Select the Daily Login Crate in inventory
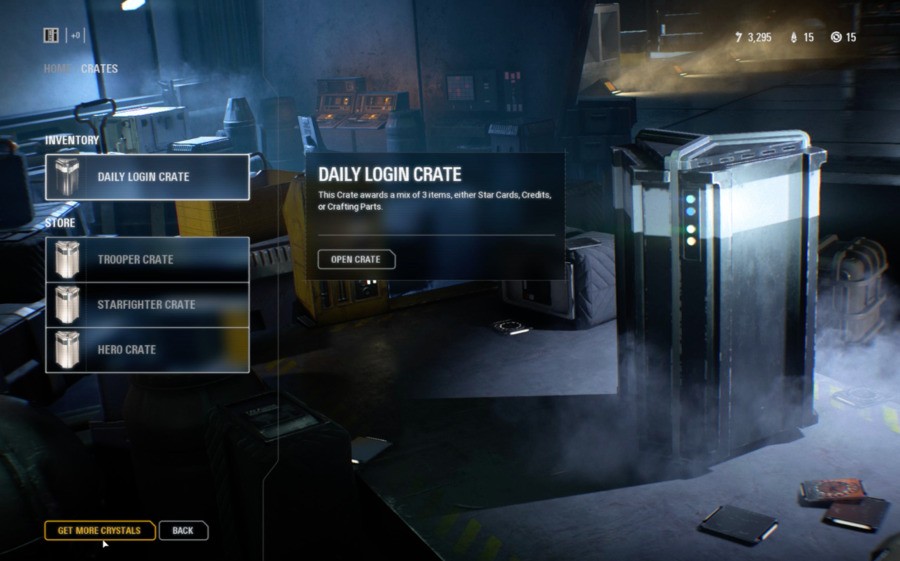The width and height of the screenshot is (900, 561). pos(147,177)
